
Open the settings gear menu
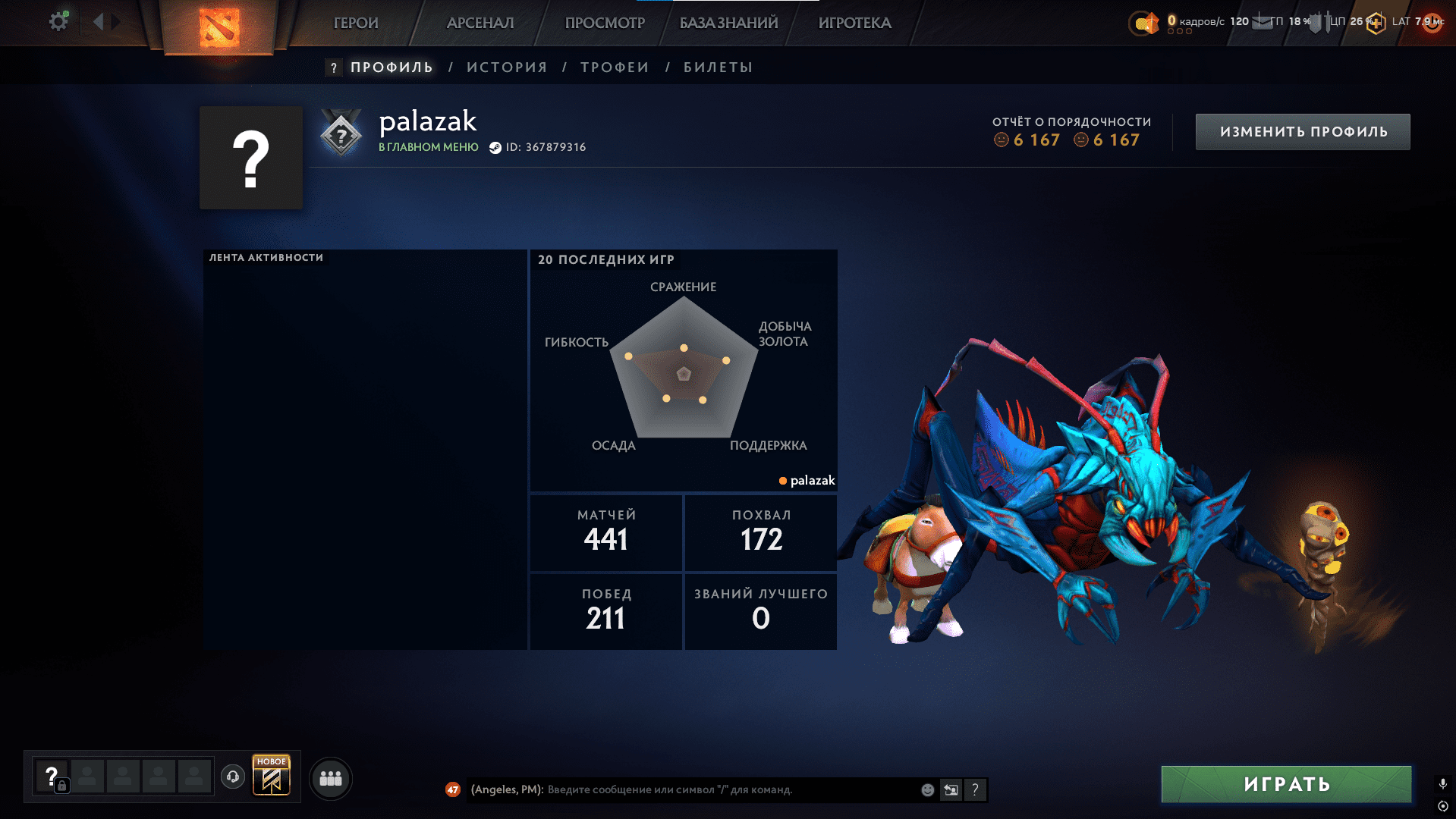tap(58, 20)
